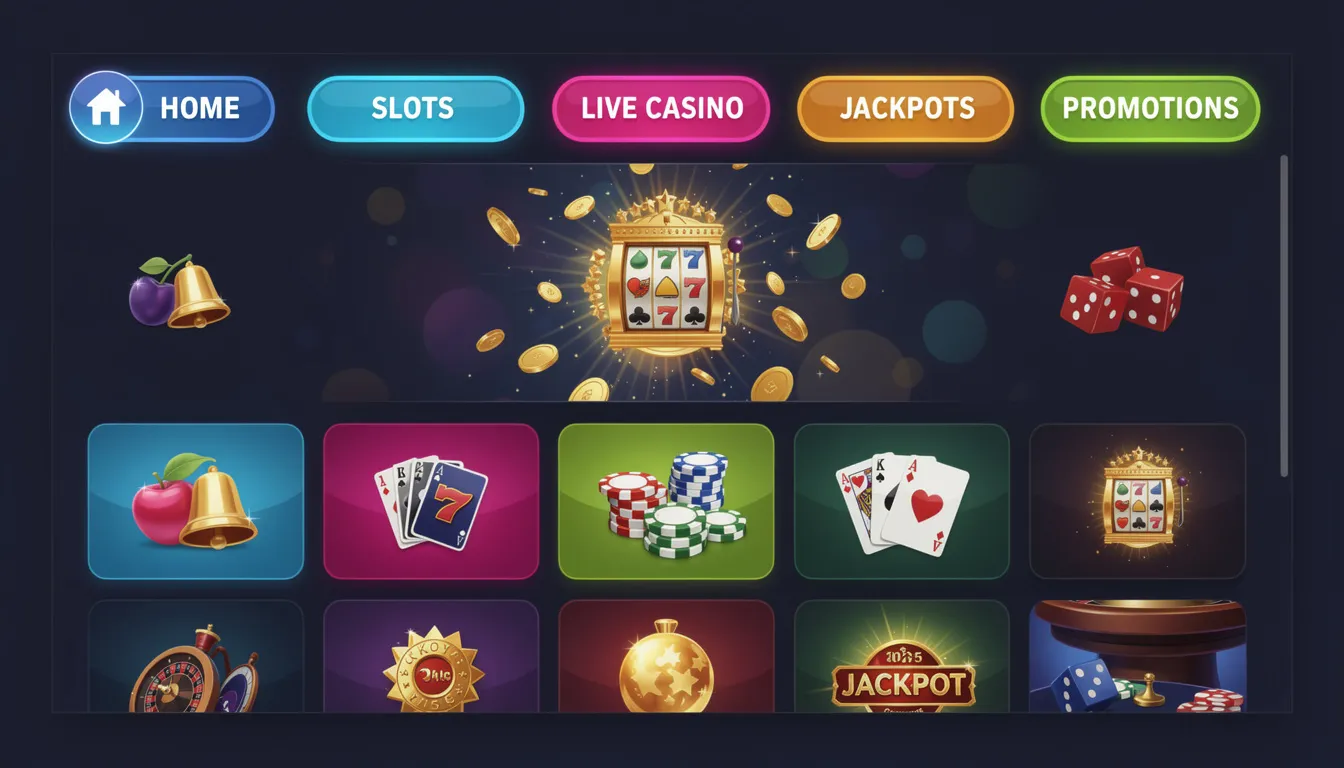Switch to the Slots tab
The height and width of the screenshot is (768, 1344).
tap(414, 108)
